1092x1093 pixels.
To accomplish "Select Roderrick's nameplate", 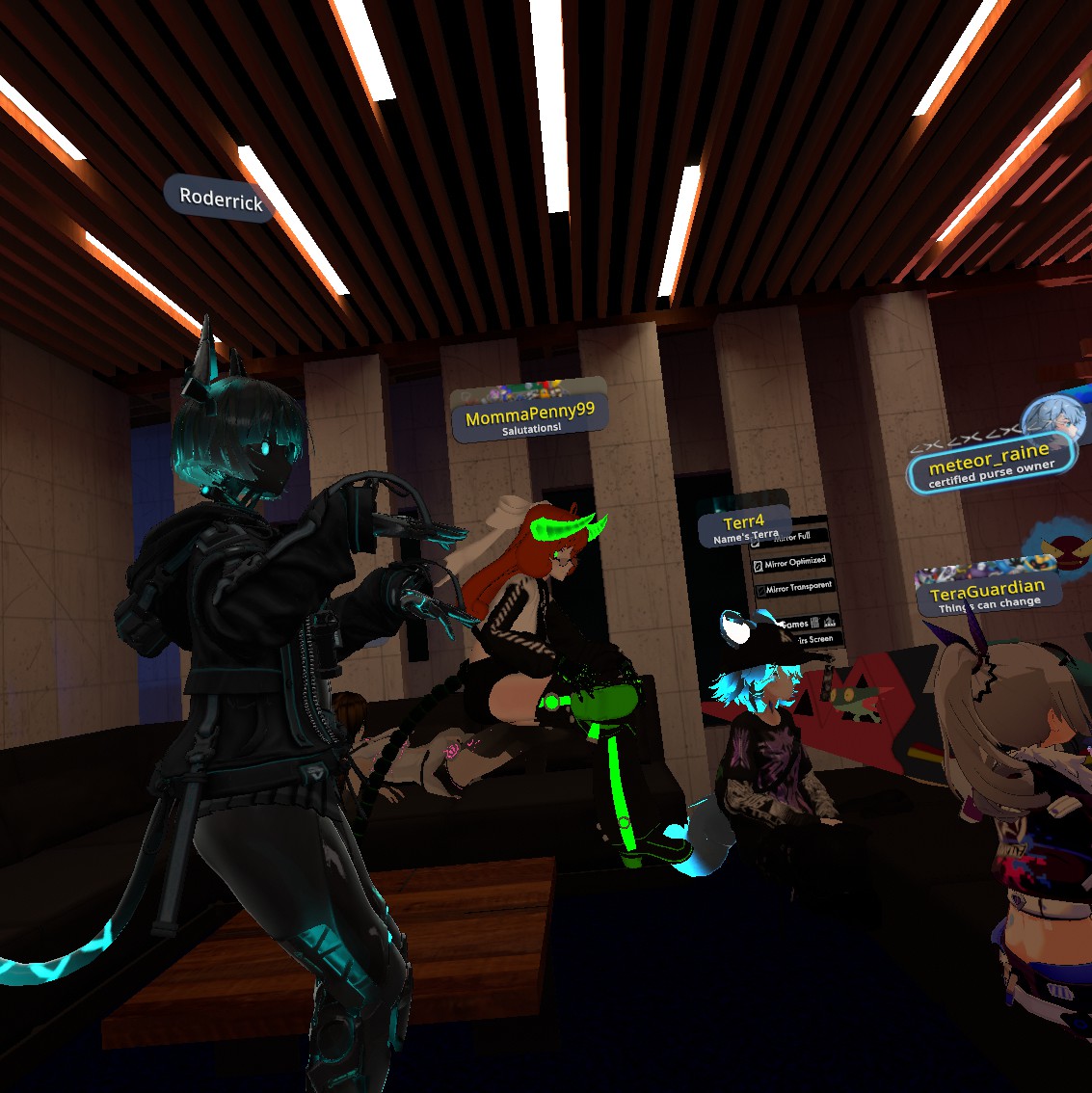I will point(220,199).
